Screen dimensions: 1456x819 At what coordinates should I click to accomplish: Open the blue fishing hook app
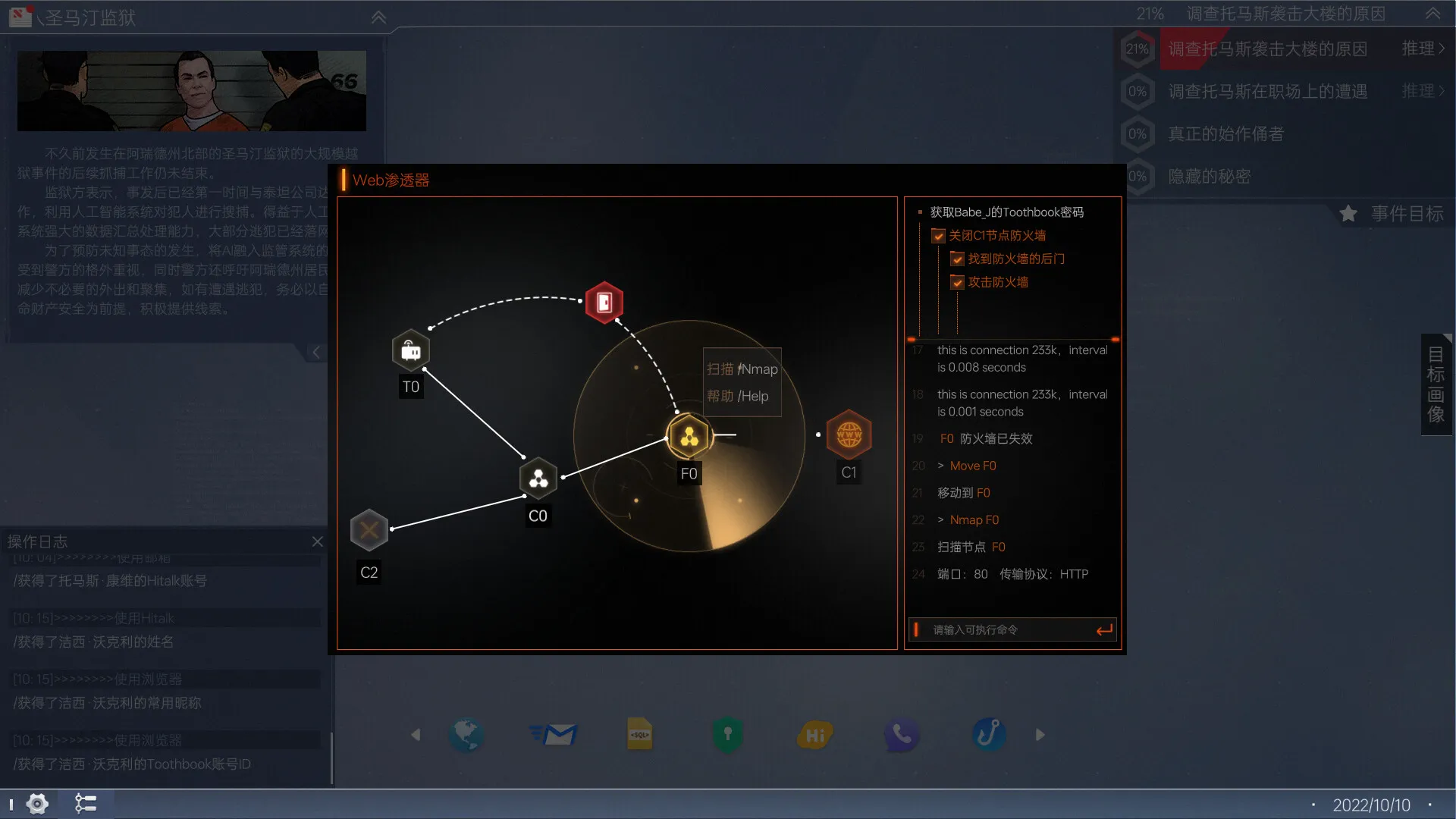989,734
